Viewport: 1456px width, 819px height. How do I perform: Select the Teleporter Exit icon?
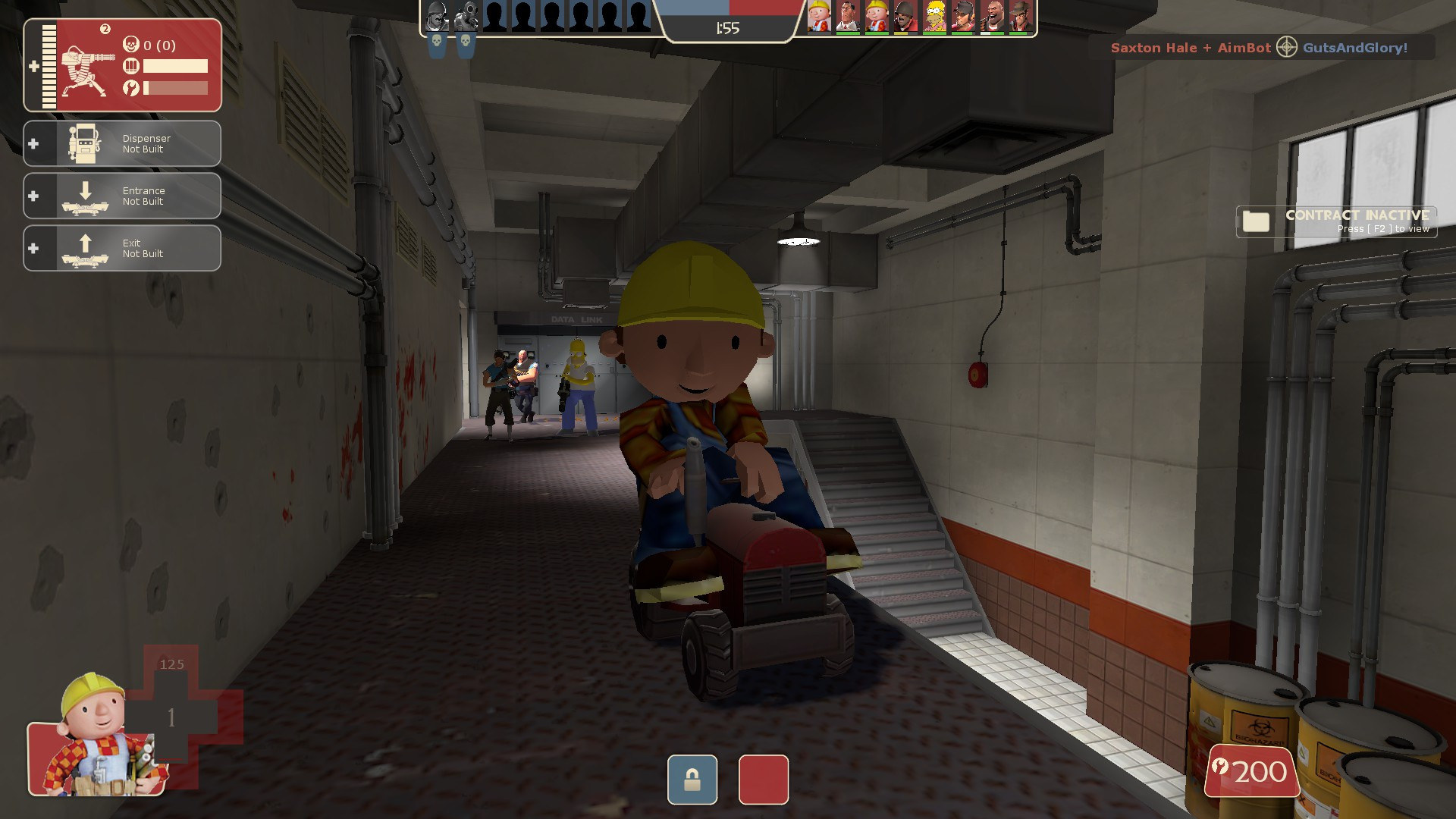click(x=83, y=248)
